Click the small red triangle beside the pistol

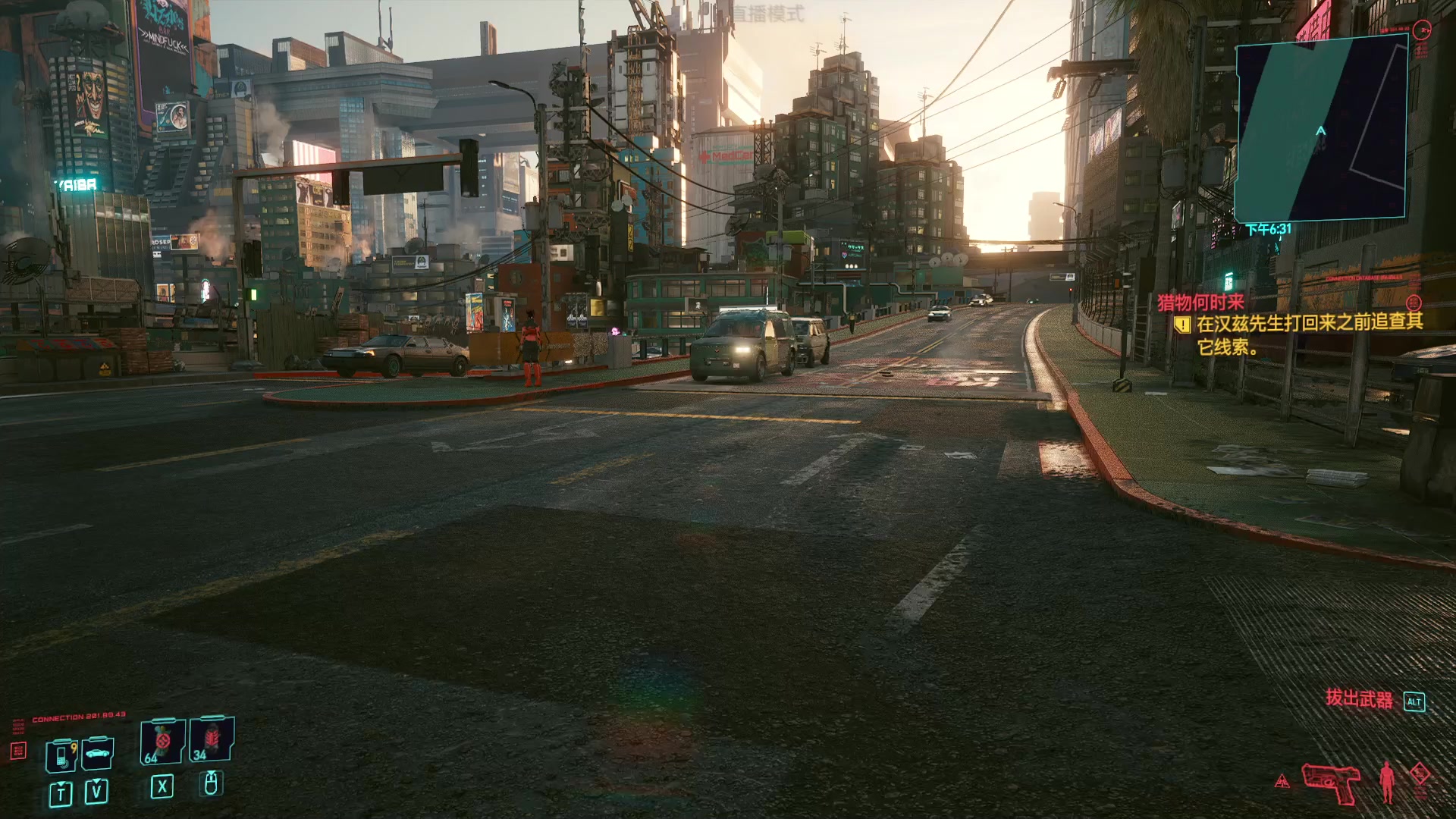pos(1282,781)
